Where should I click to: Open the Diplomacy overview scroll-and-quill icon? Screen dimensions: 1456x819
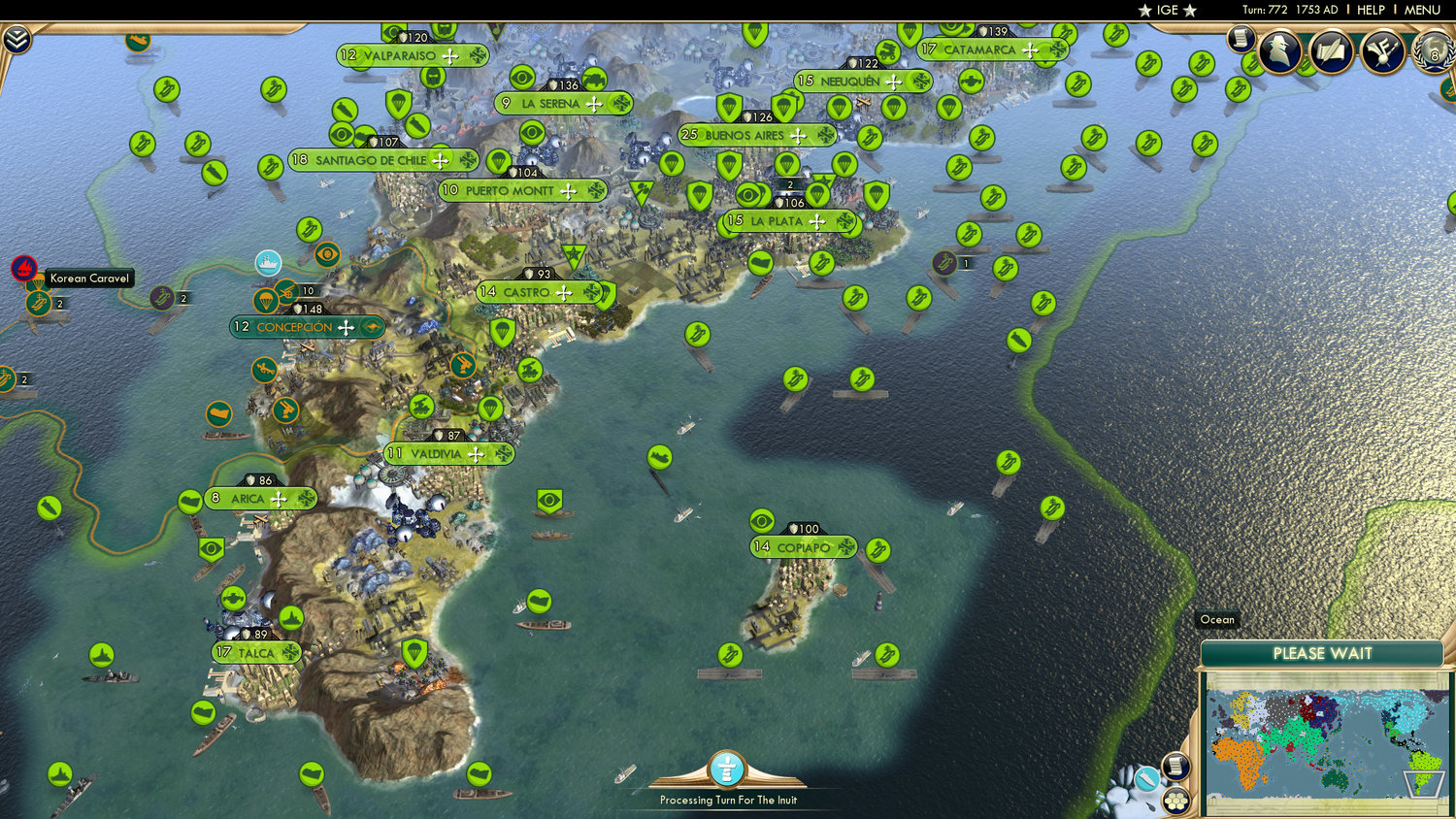(1332, 50)
